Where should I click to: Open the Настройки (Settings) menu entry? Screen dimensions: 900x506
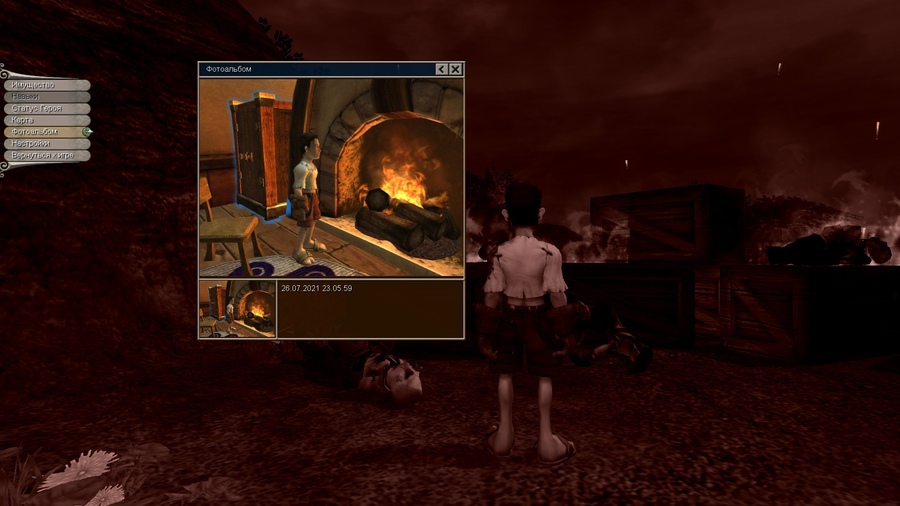click(x=46, y=144)
